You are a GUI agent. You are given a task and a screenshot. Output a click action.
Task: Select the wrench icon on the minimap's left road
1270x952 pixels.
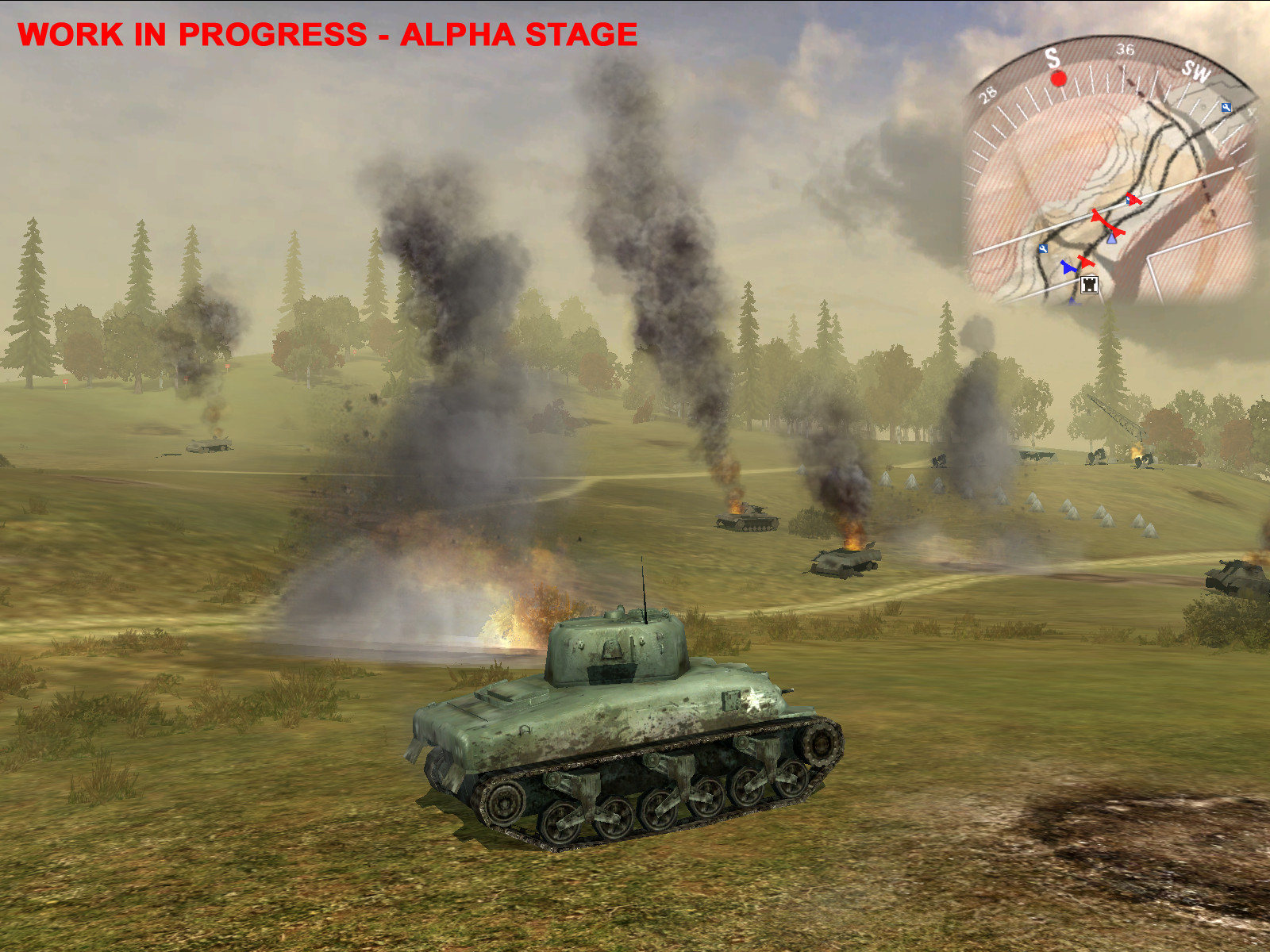tap(1043, 248)
